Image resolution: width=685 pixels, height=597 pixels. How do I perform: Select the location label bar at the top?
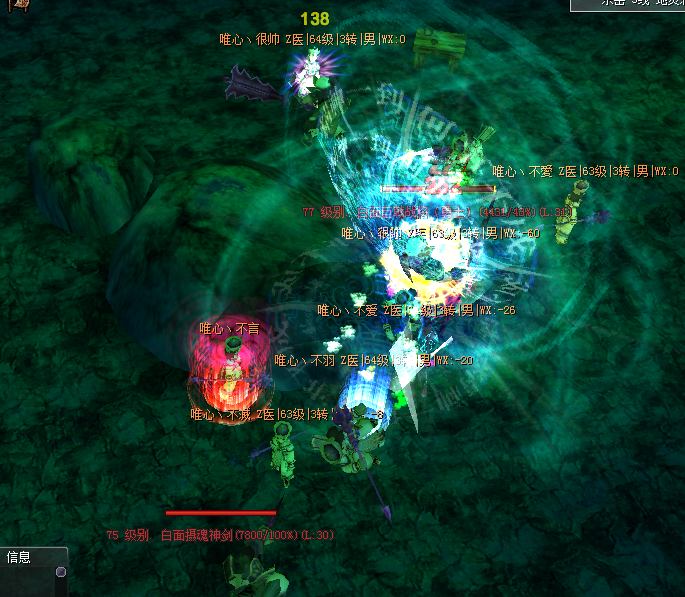coord(628,4)
